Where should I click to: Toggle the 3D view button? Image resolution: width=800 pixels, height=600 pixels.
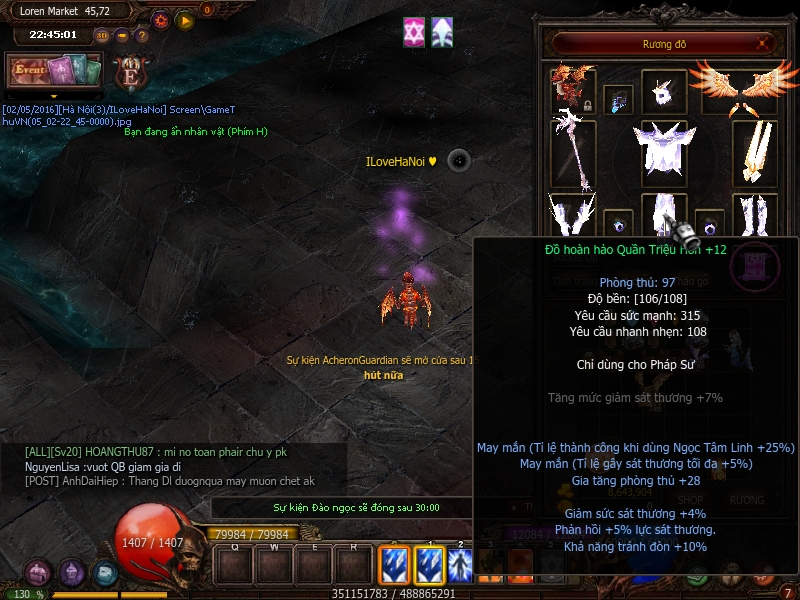pos(101,35)
